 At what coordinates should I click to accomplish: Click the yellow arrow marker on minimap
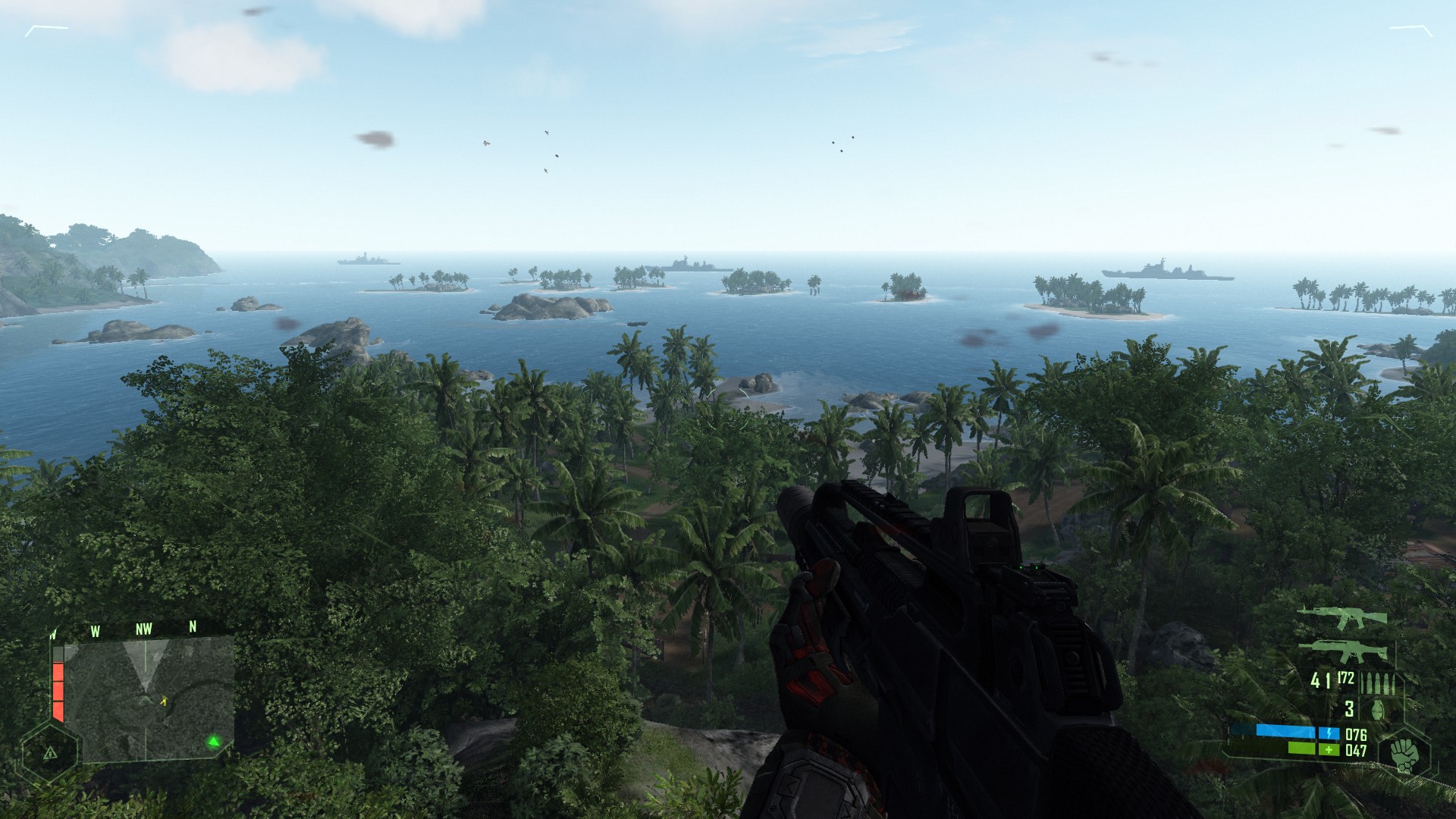coord(163,701)
